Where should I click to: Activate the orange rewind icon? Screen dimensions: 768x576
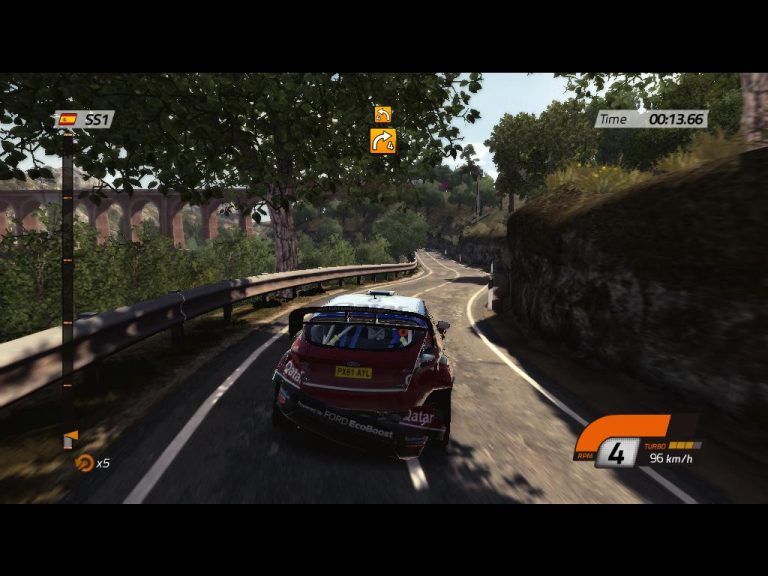pos(84,463)
